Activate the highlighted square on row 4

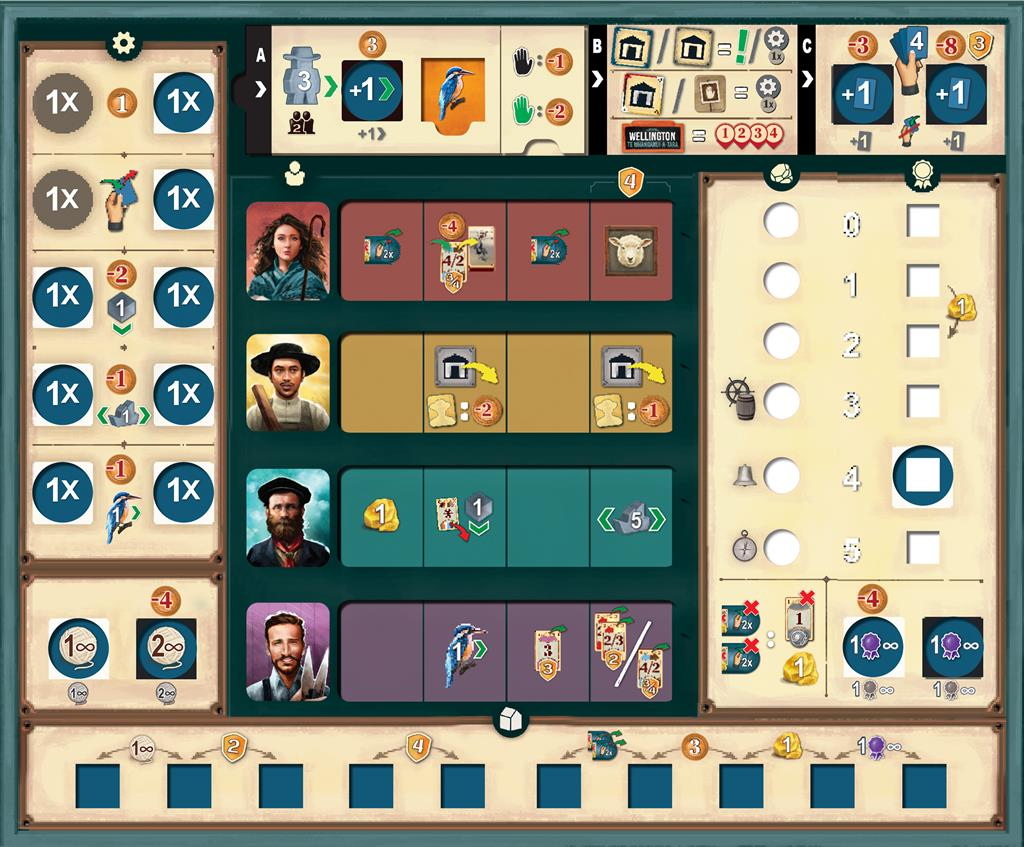922,476
